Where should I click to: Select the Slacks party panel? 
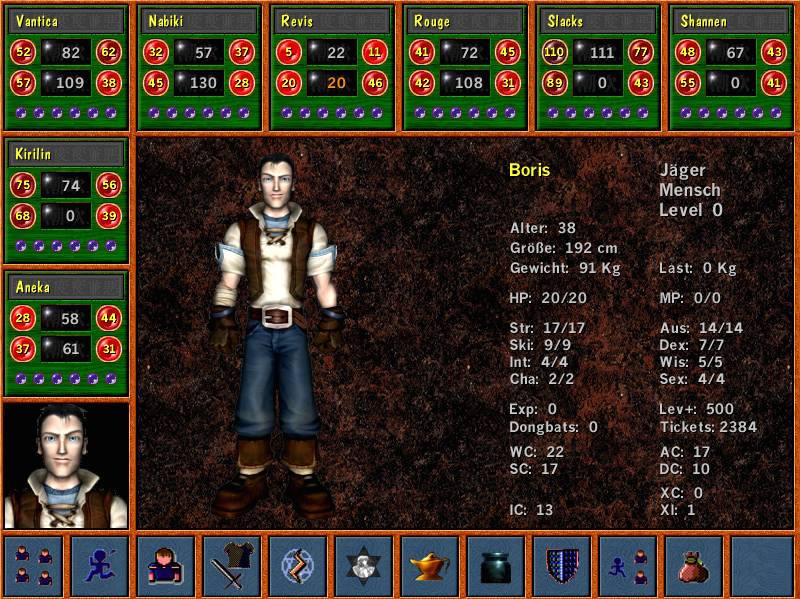click(598, 67)
